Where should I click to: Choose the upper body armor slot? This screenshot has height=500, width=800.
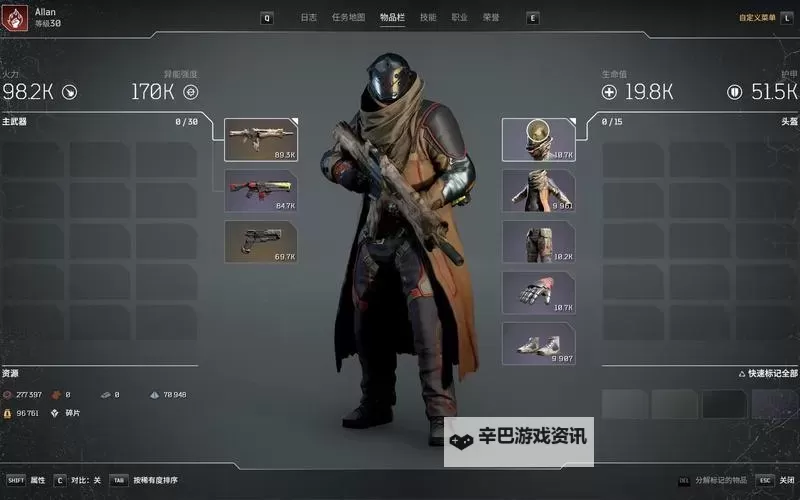click(538, 190)
